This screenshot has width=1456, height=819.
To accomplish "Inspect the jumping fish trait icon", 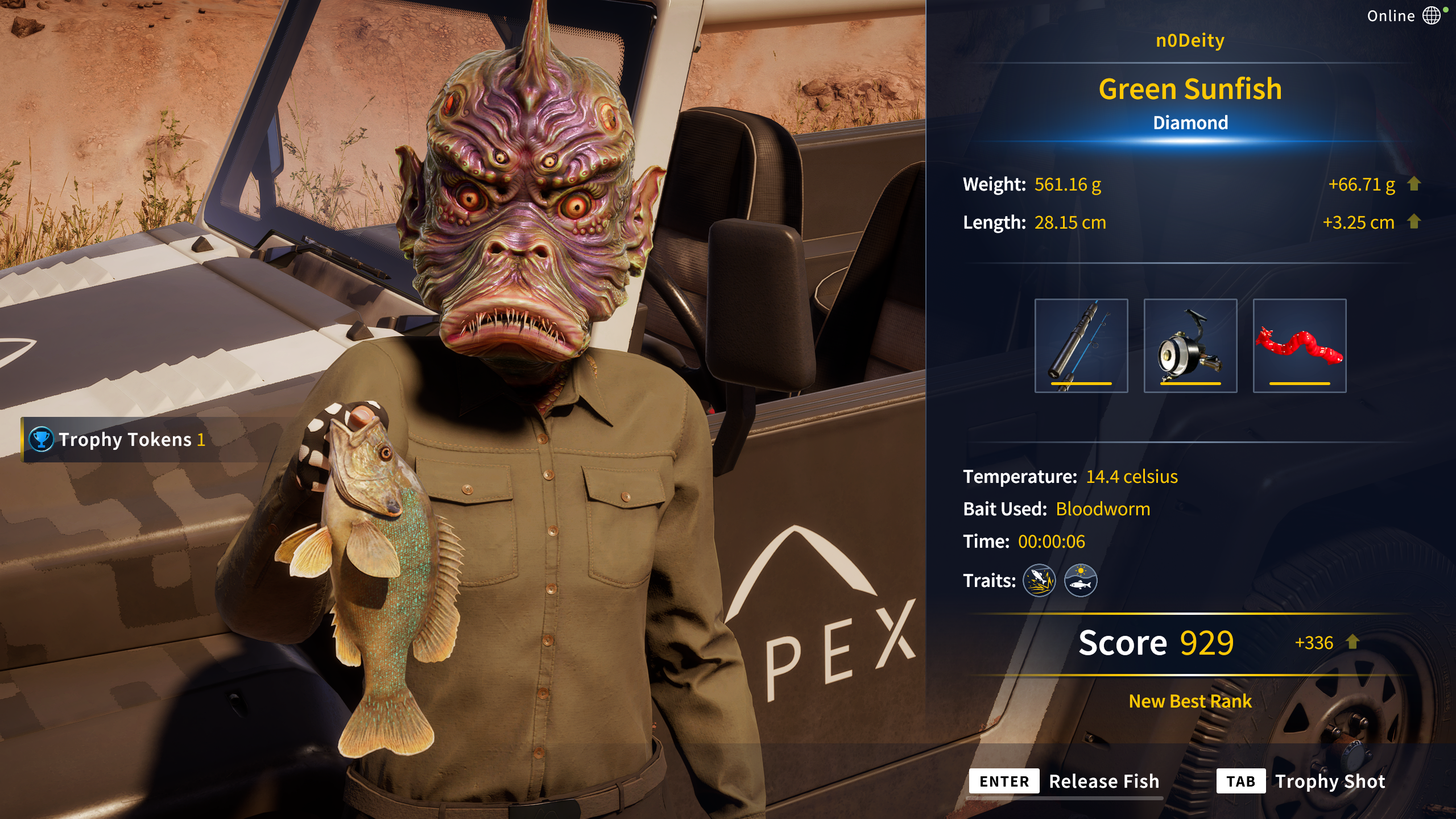I will (1039, 581).
